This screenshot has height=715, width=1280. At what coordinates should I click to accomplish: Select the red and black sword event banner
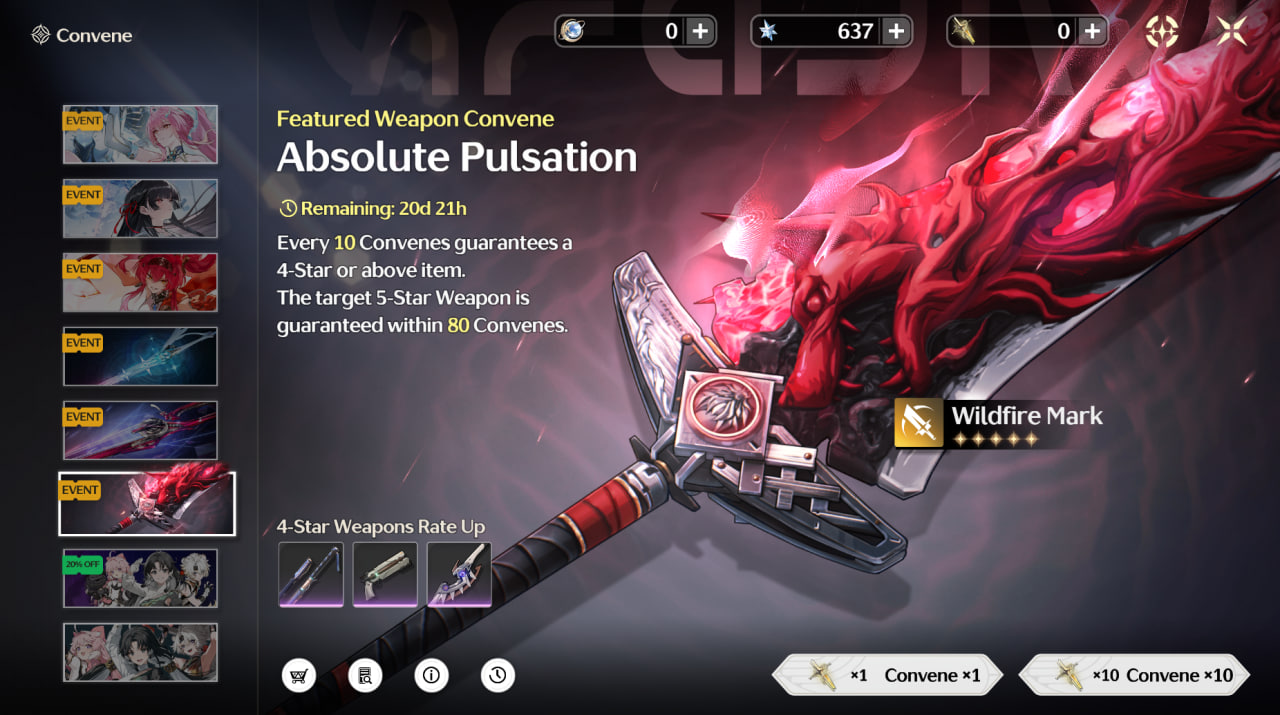point(140,430)
